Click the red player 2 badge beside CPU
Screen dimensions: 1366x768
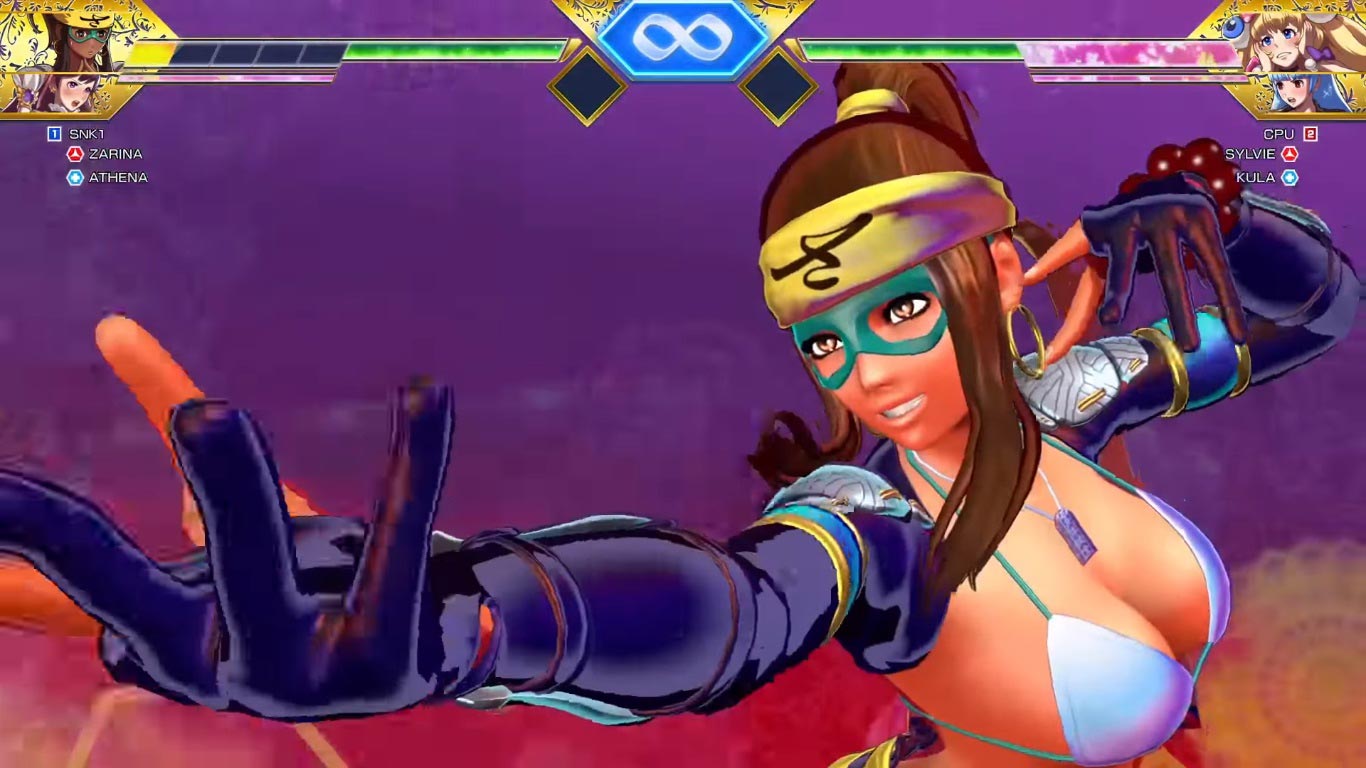(1310, 131)
